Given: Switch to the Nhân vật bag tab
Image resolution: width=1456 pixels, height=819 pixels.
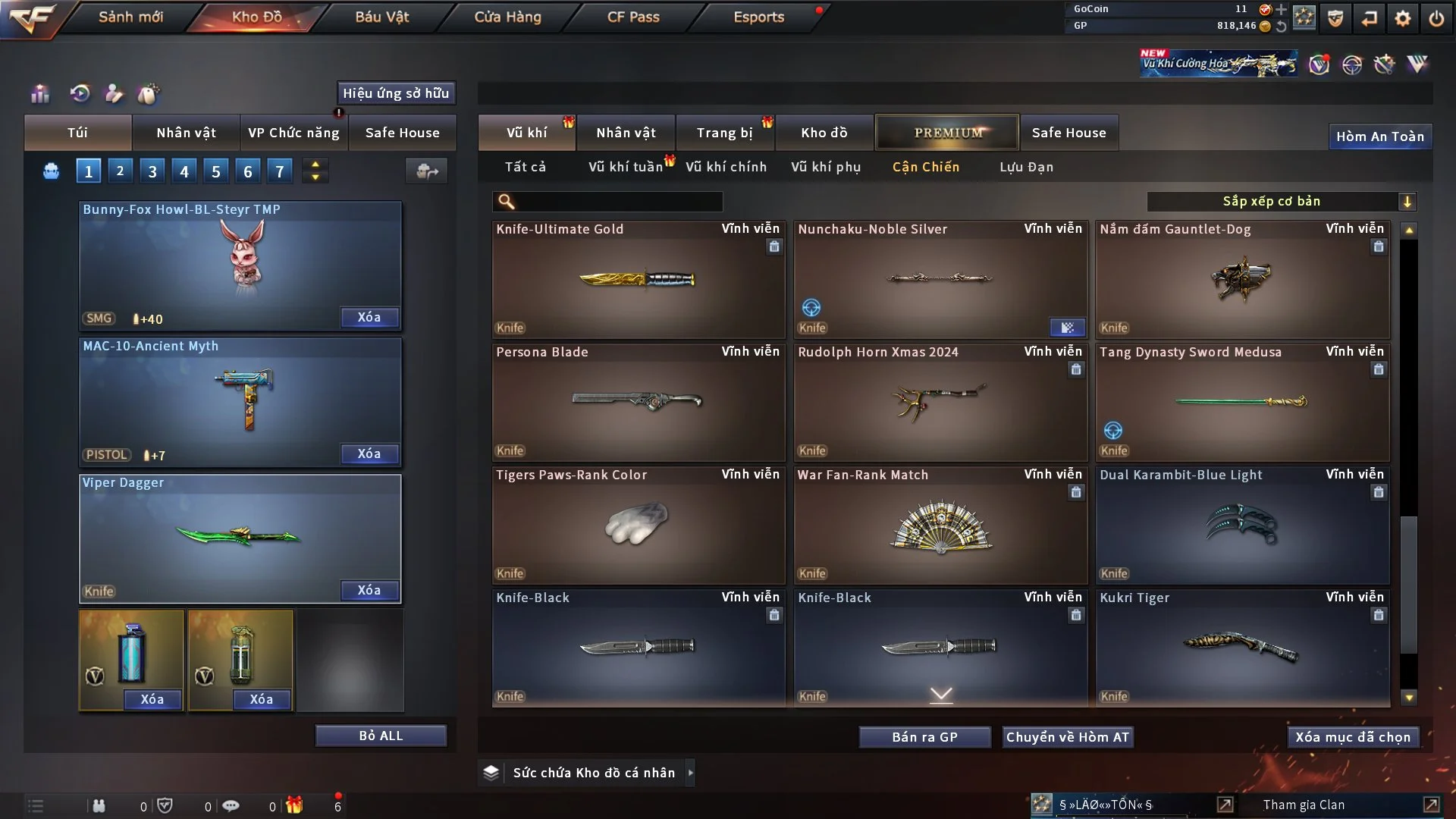Looking at the screenshot, I should click(x=186, y=133).
